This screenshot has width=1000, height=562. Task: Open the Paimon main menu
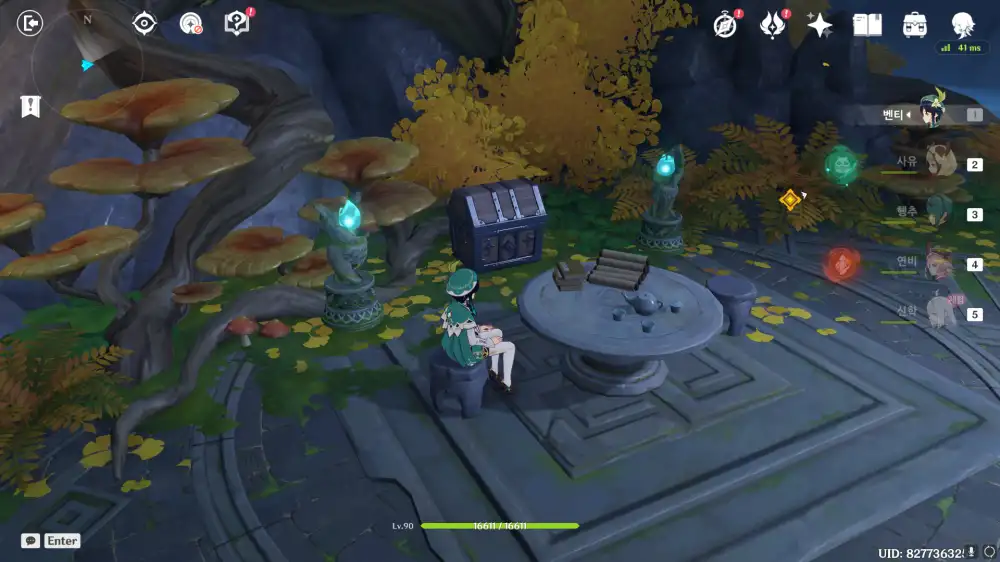963,24
